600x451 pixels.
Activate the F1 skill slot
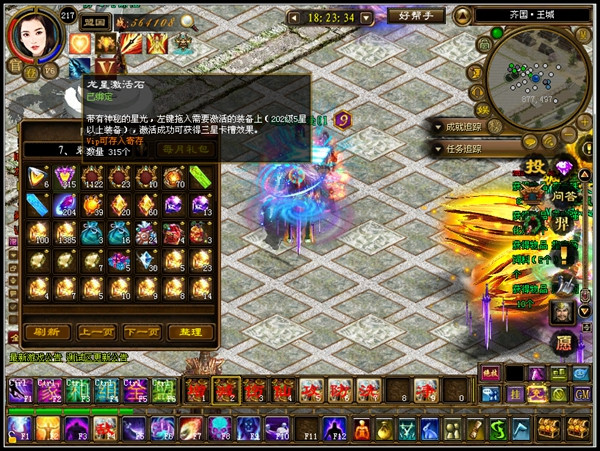19,429
